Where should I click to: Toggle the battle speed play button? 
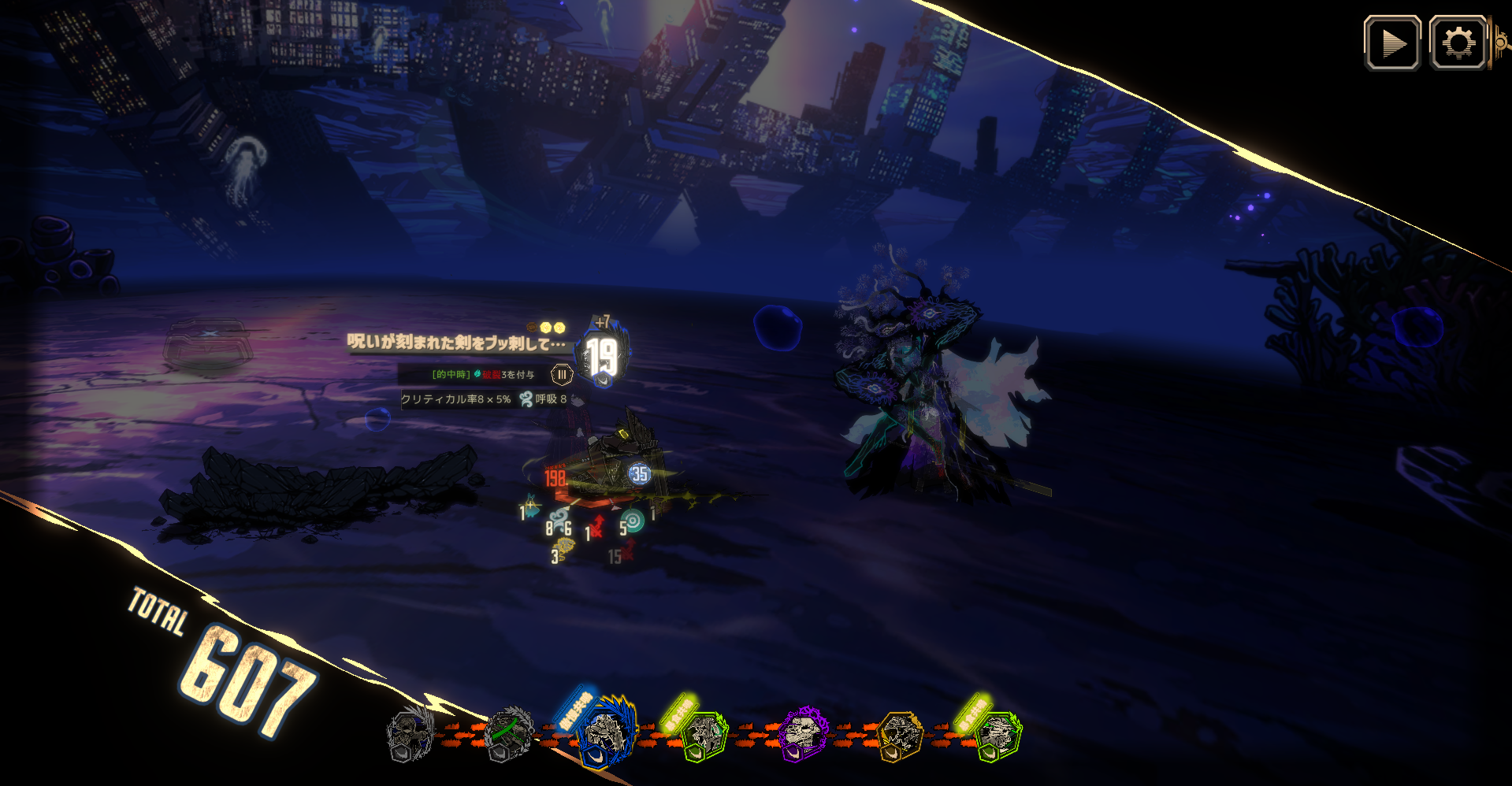[x=1392, y=43]
